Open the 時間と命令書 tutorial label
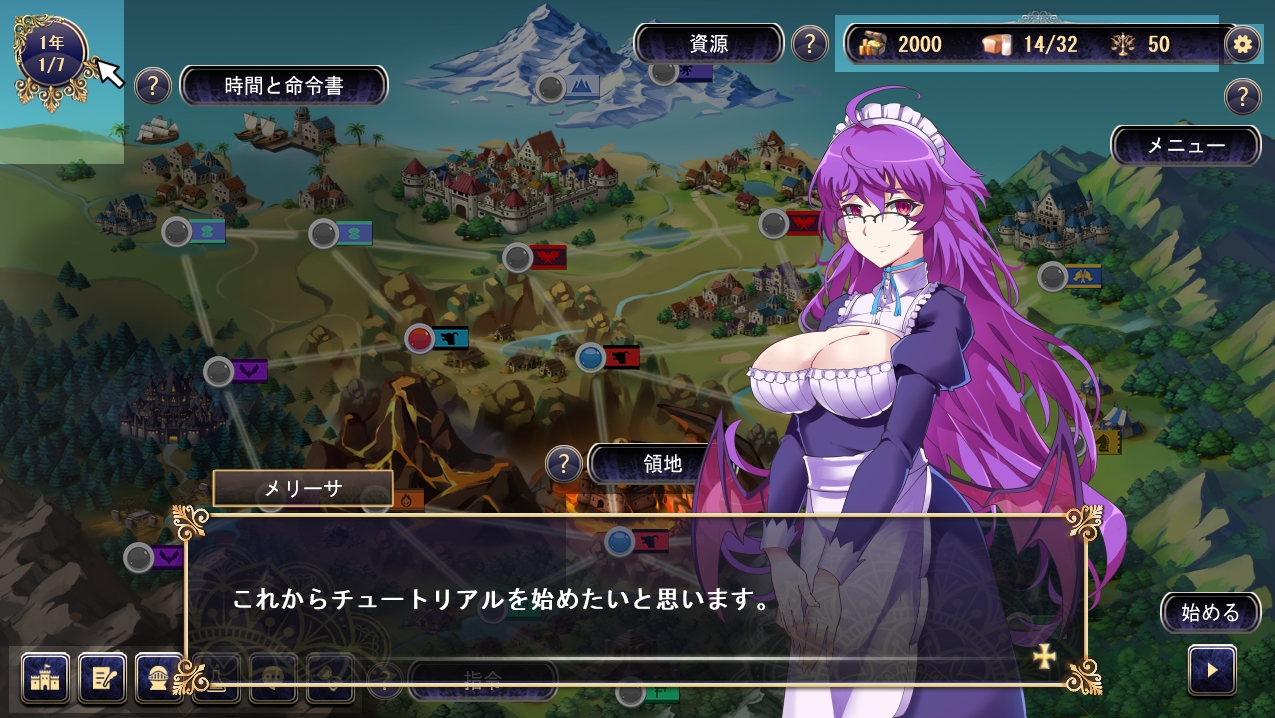1275x718 pixels. click(284, 86)
